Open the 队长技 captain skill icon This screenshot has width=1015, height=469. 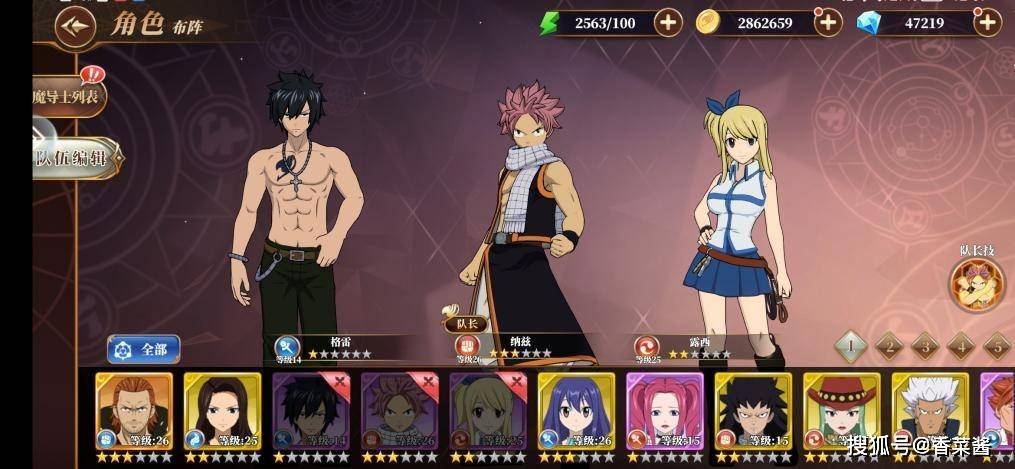pos(977,284)
